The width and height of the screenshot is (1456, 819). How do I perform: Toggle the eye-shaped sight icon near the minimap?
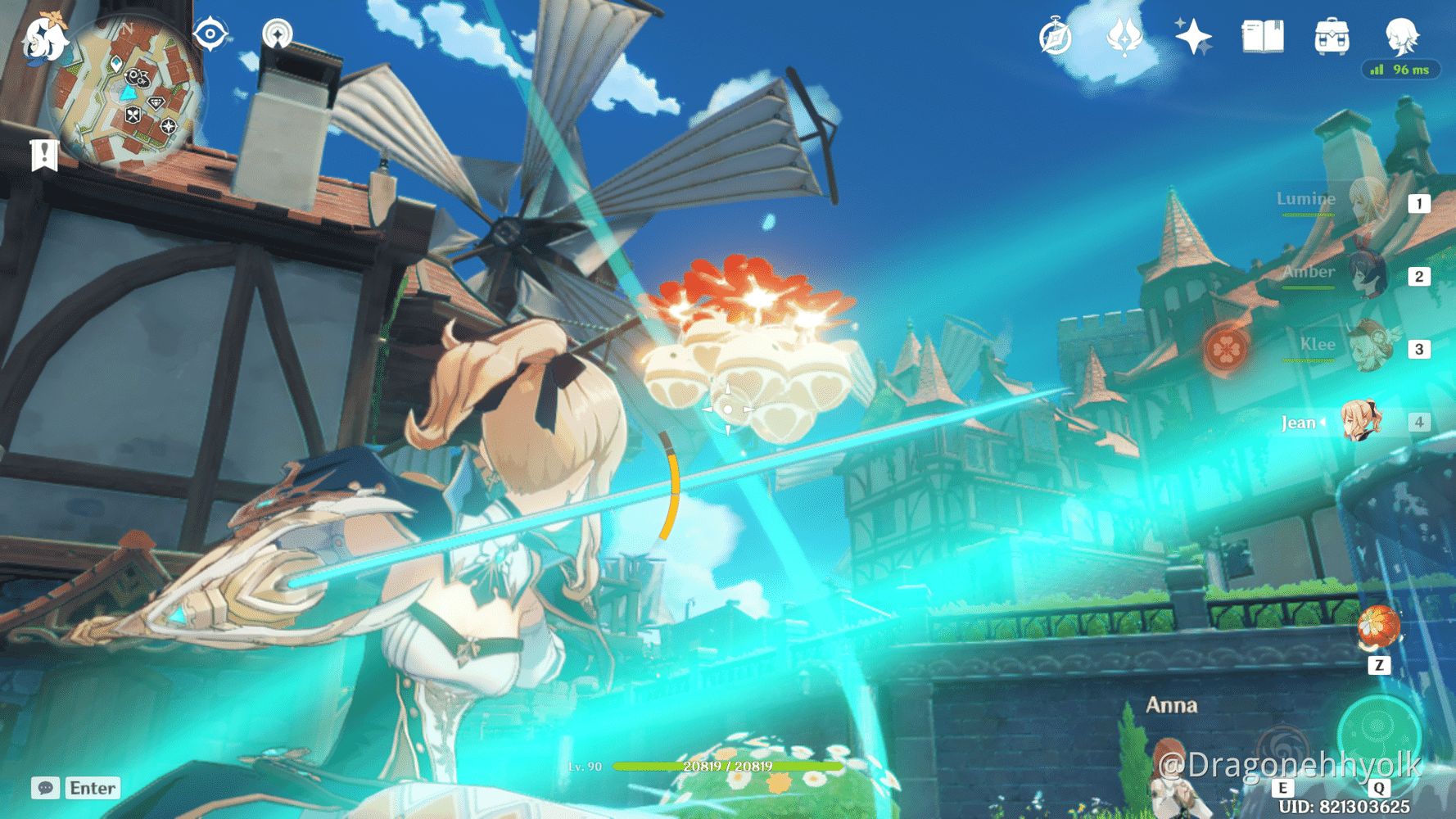[x=209, y=35]
